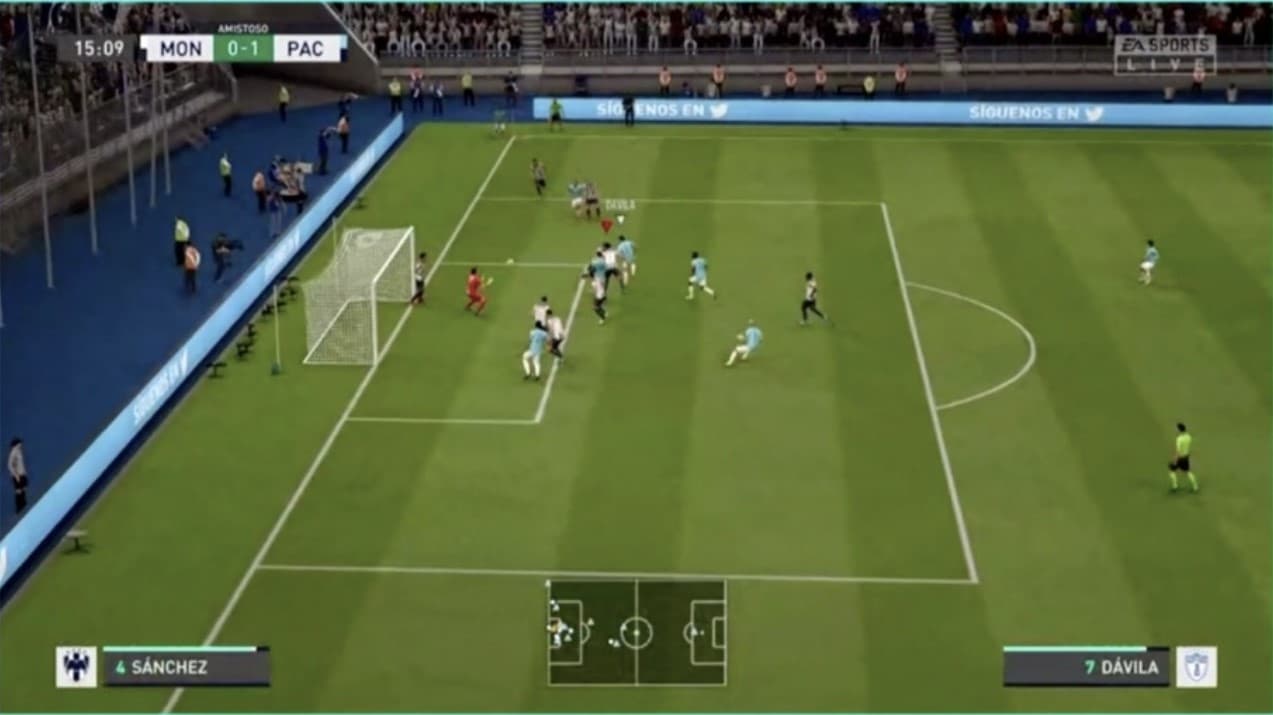Click the 7 Dávila player name panel
The height and width of the screenshot is (715, 1273).
point(1086,667)
